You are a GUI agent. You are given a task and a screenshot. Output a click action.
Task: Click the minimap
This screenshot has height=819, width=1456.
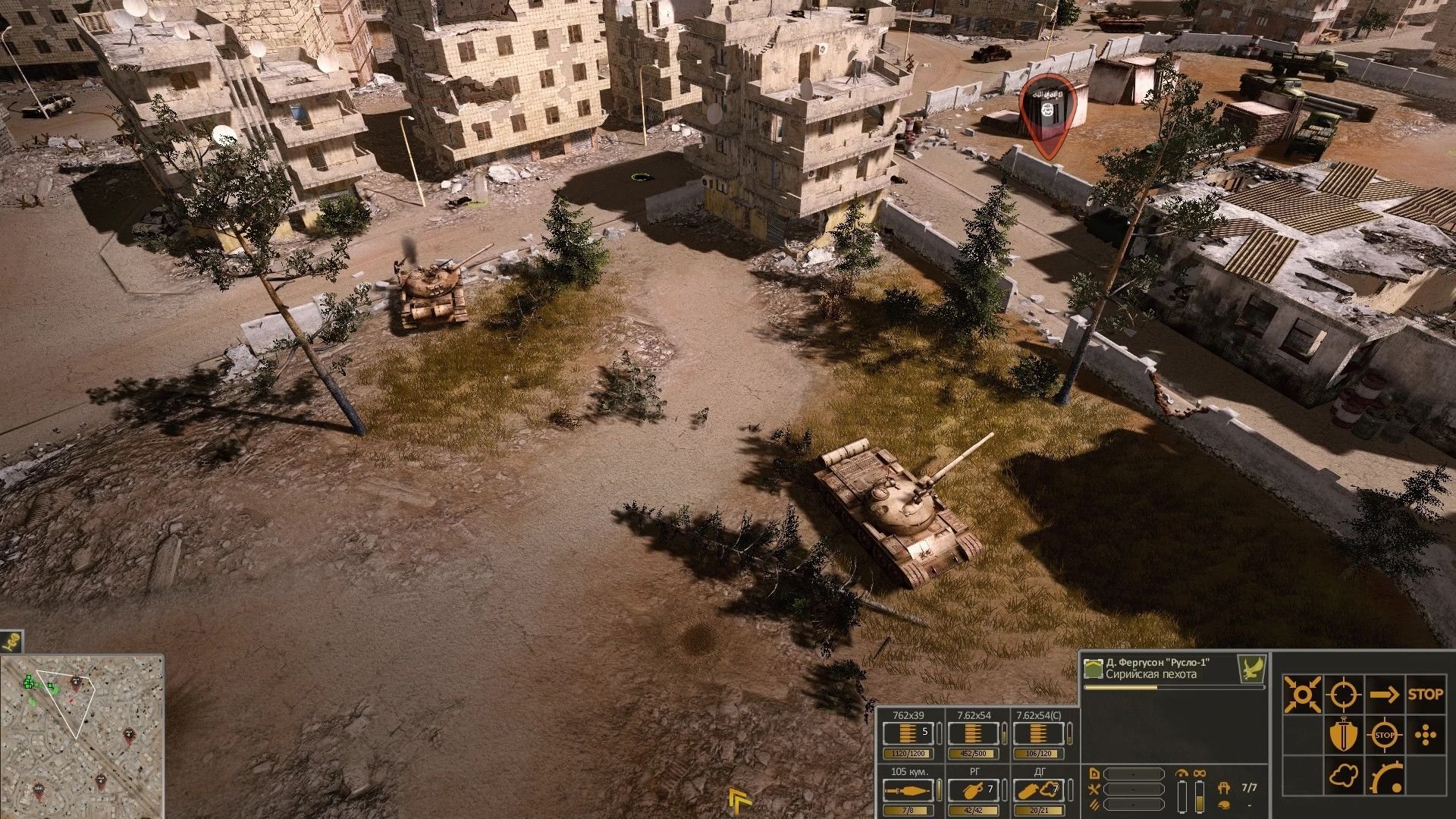pos(82,736)
